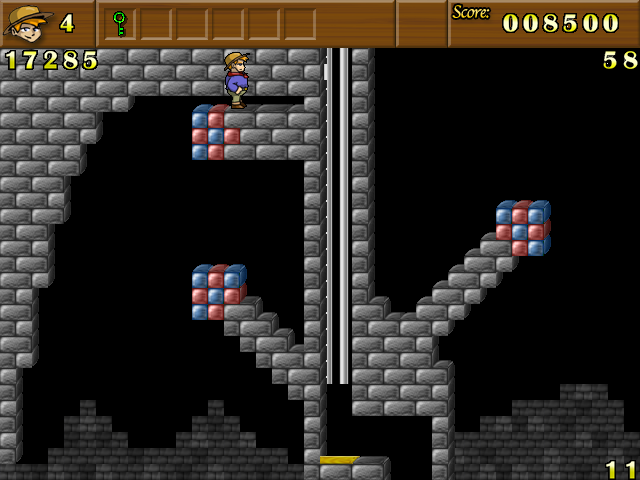This screenshot has width=640, height=480.
Task: Click the explorer portrait lives icon
Action: tap(28, 22)
